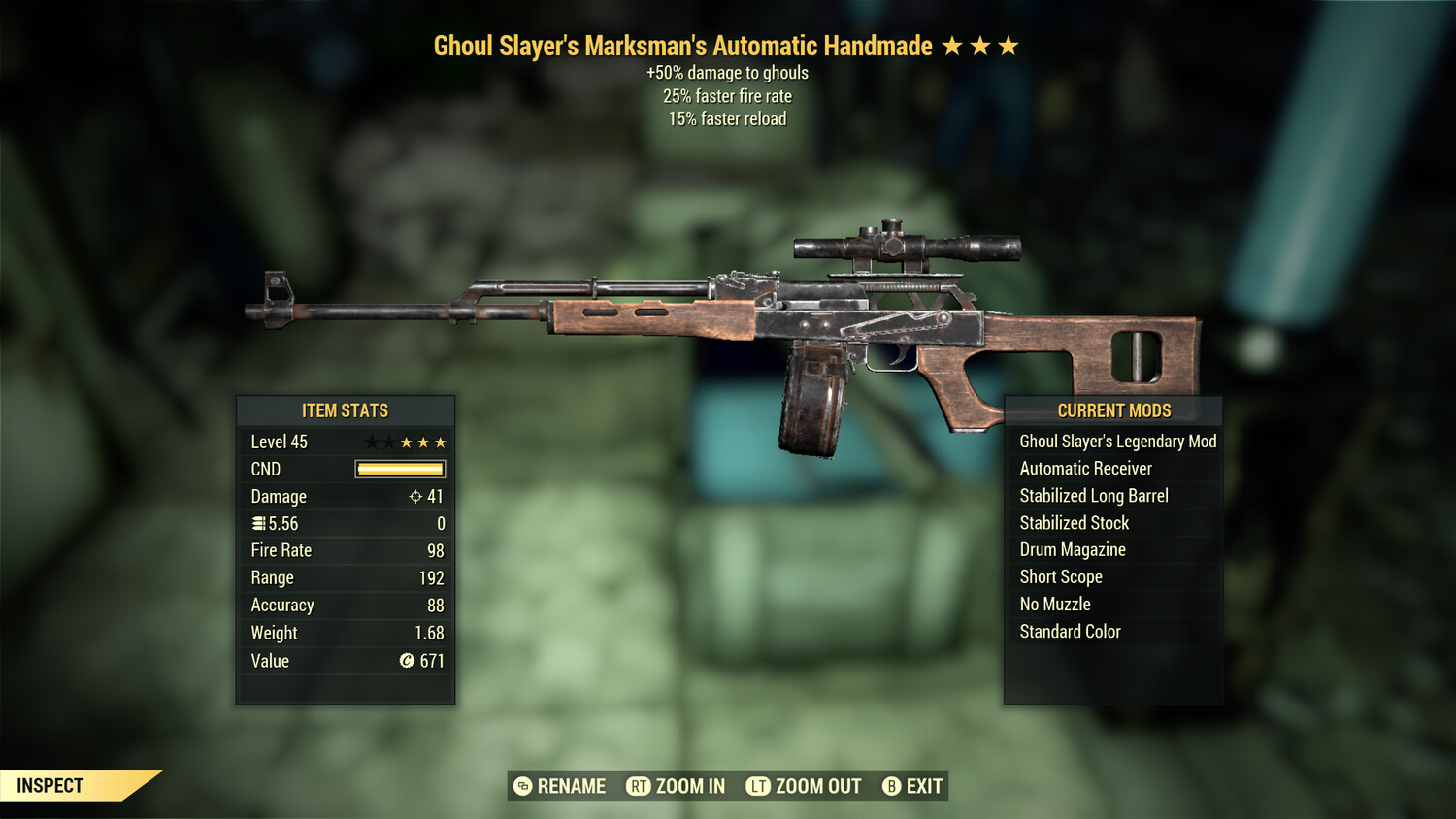Choose the Rename option in the bottom bar
1456x819 pixels.
point(560,786)
